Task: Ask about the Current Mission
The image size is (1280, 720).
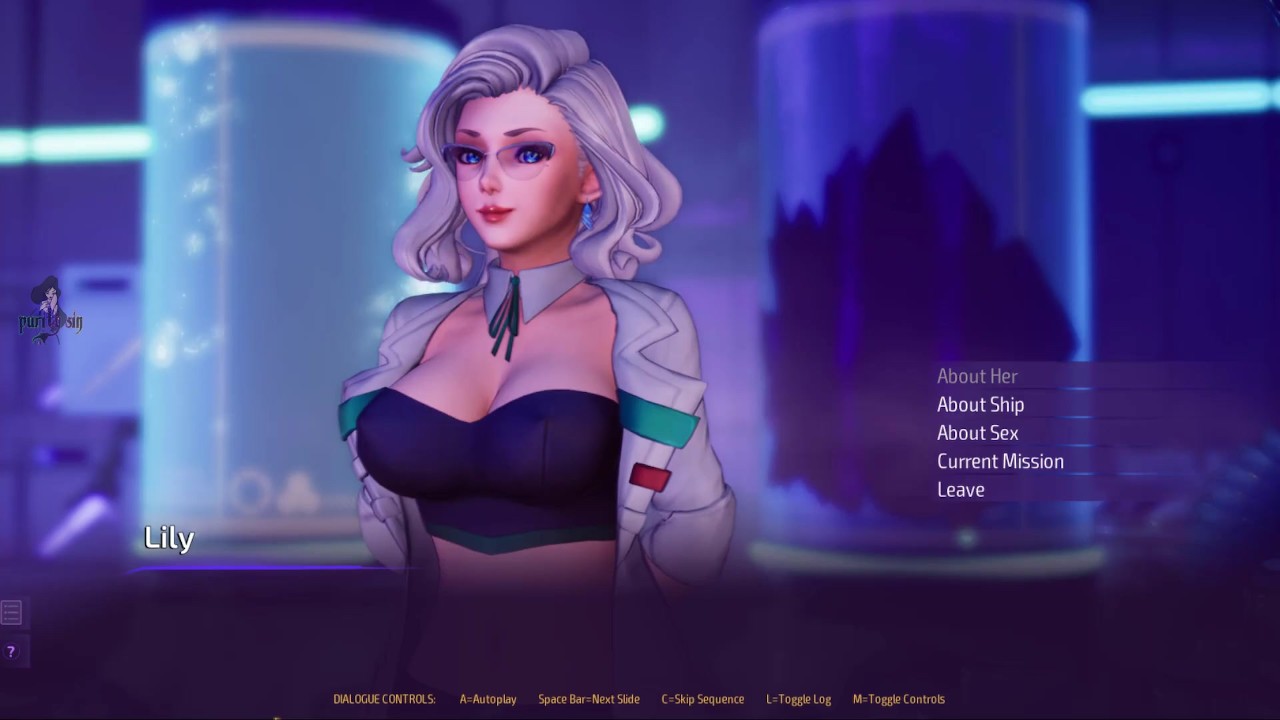Action: click(1000, 461)
